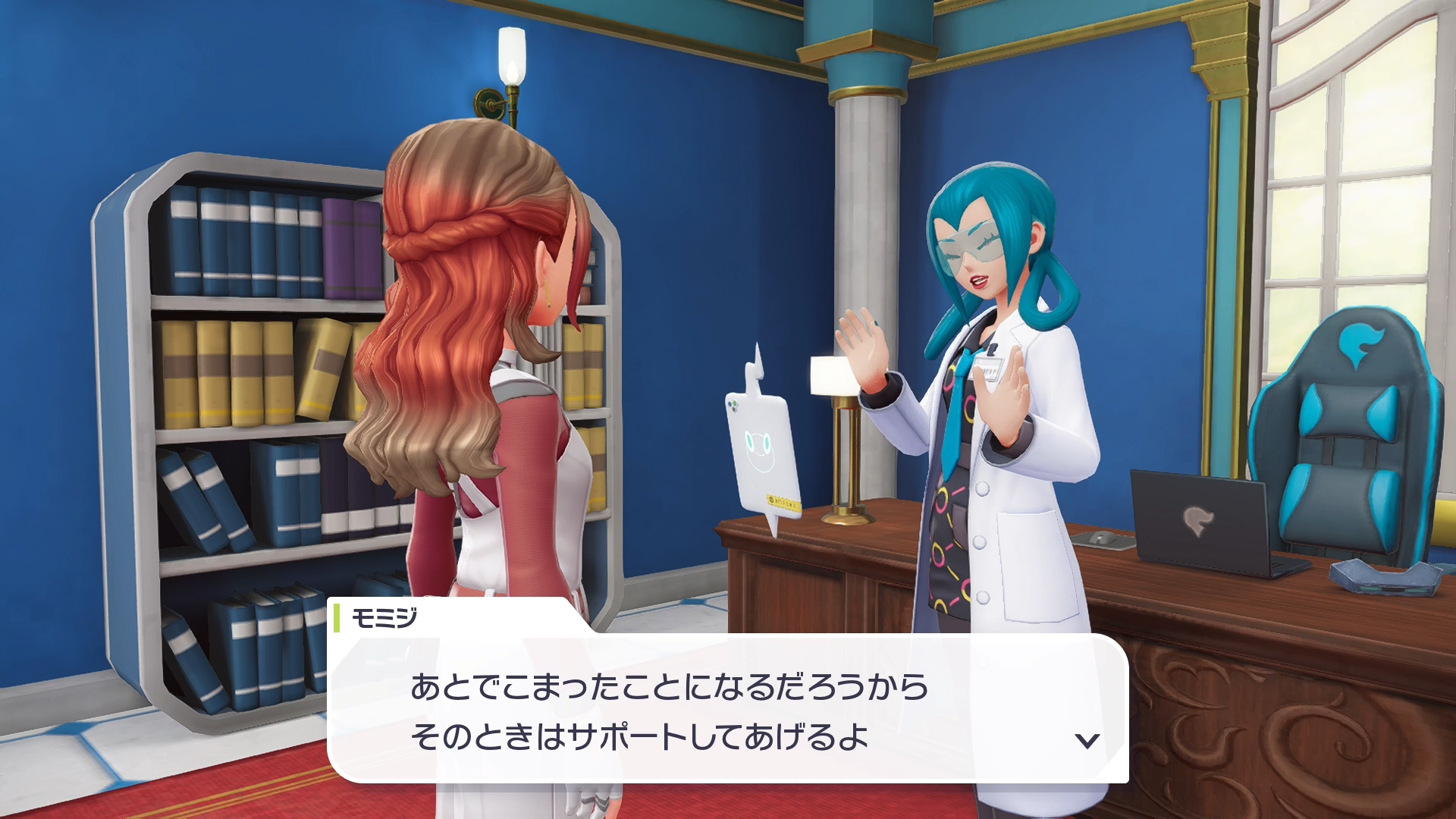Click Momiji's dialogue text box
Screen dimensions: 1456x819
pyautogui.click(x=728, y=710)
